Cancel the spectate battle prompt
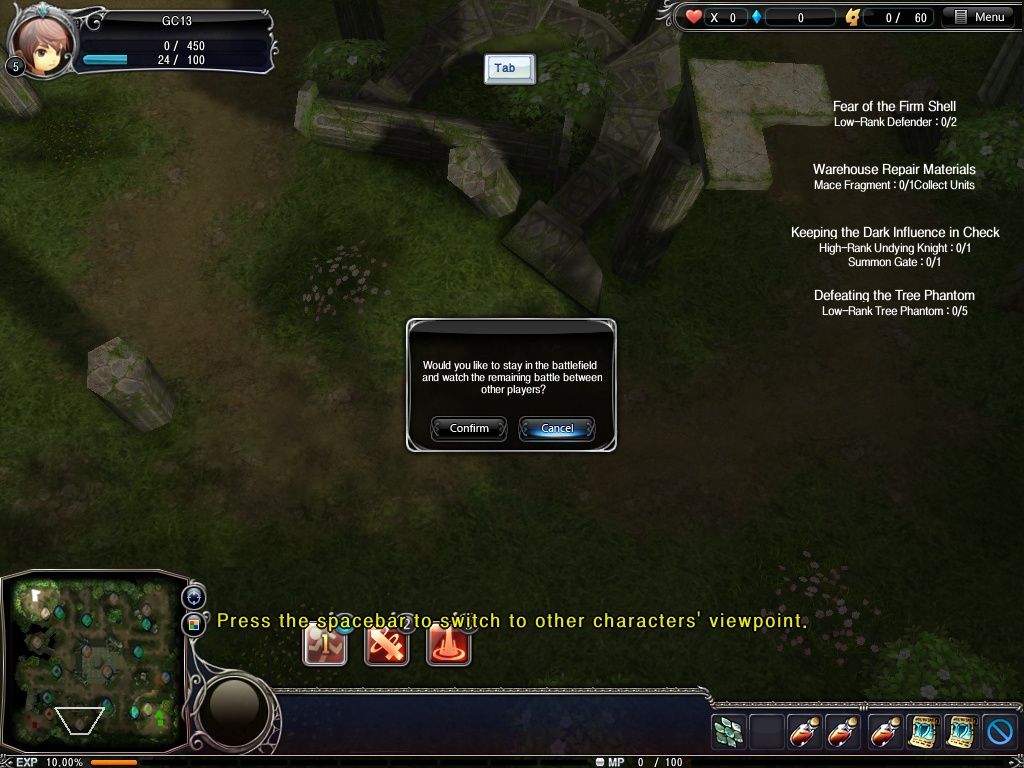The width and height of the screenshot is (1024, 768). tap(557, 429)
